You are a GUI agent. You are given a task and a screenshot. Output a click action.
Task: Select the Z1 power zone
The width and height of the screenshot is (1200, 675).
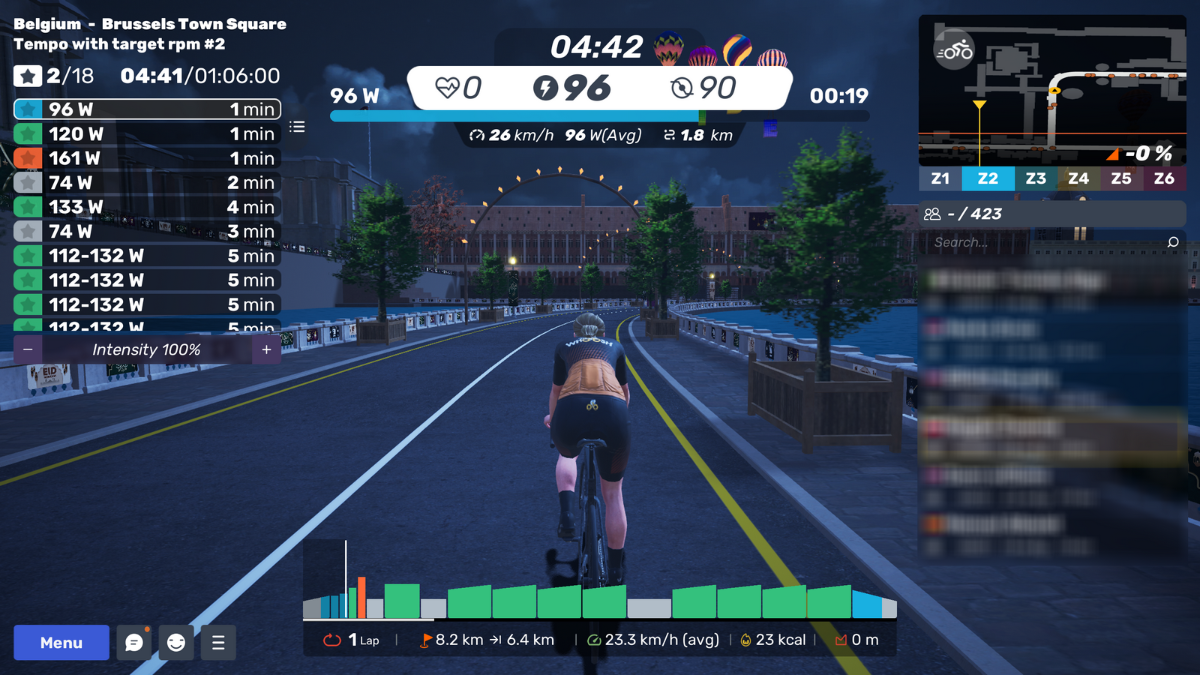click(x=940, y=179)
